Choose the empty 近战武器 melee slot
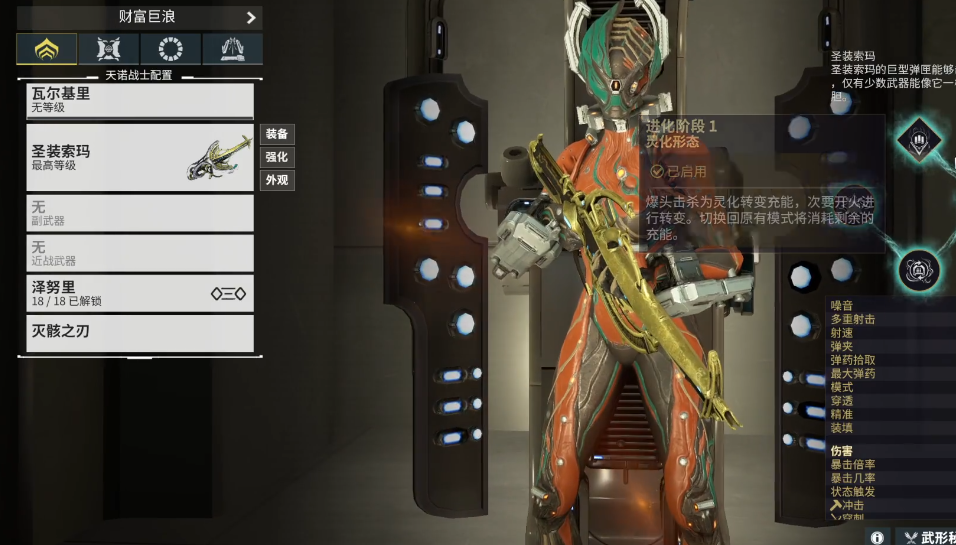Screen dimensions: 956x545 pyautogui.click(x=140, y=253)
